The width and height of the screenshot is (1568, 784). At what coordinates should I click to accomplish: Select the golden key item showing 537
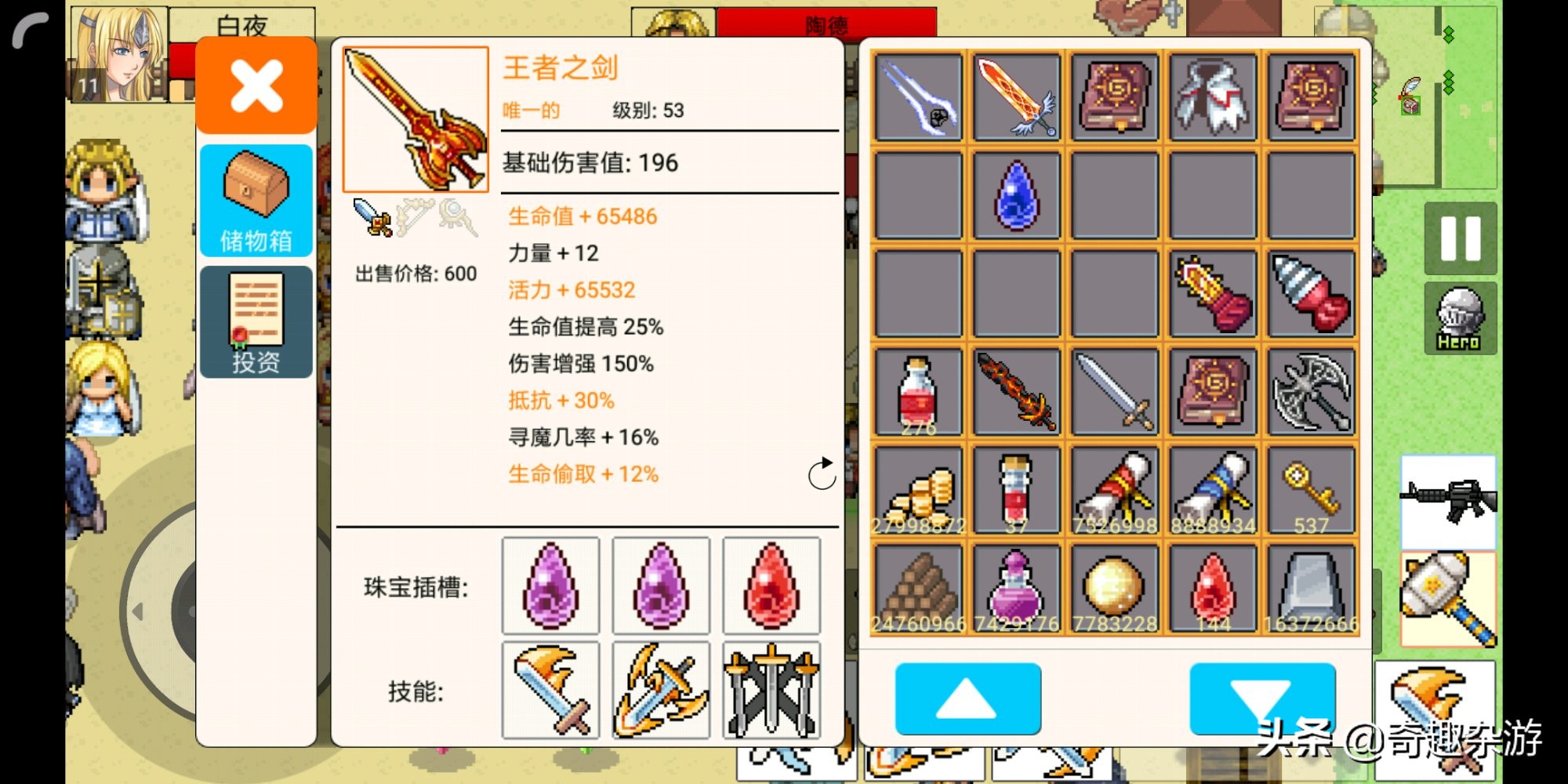[1311, 488]
